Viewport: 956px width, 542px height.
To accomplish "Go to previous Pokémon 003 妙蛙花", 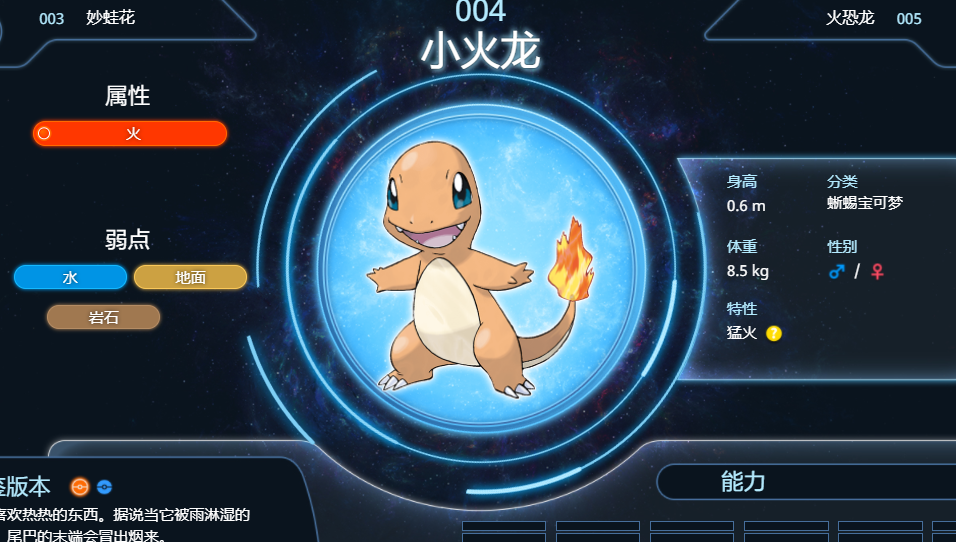I will (88, 18).
